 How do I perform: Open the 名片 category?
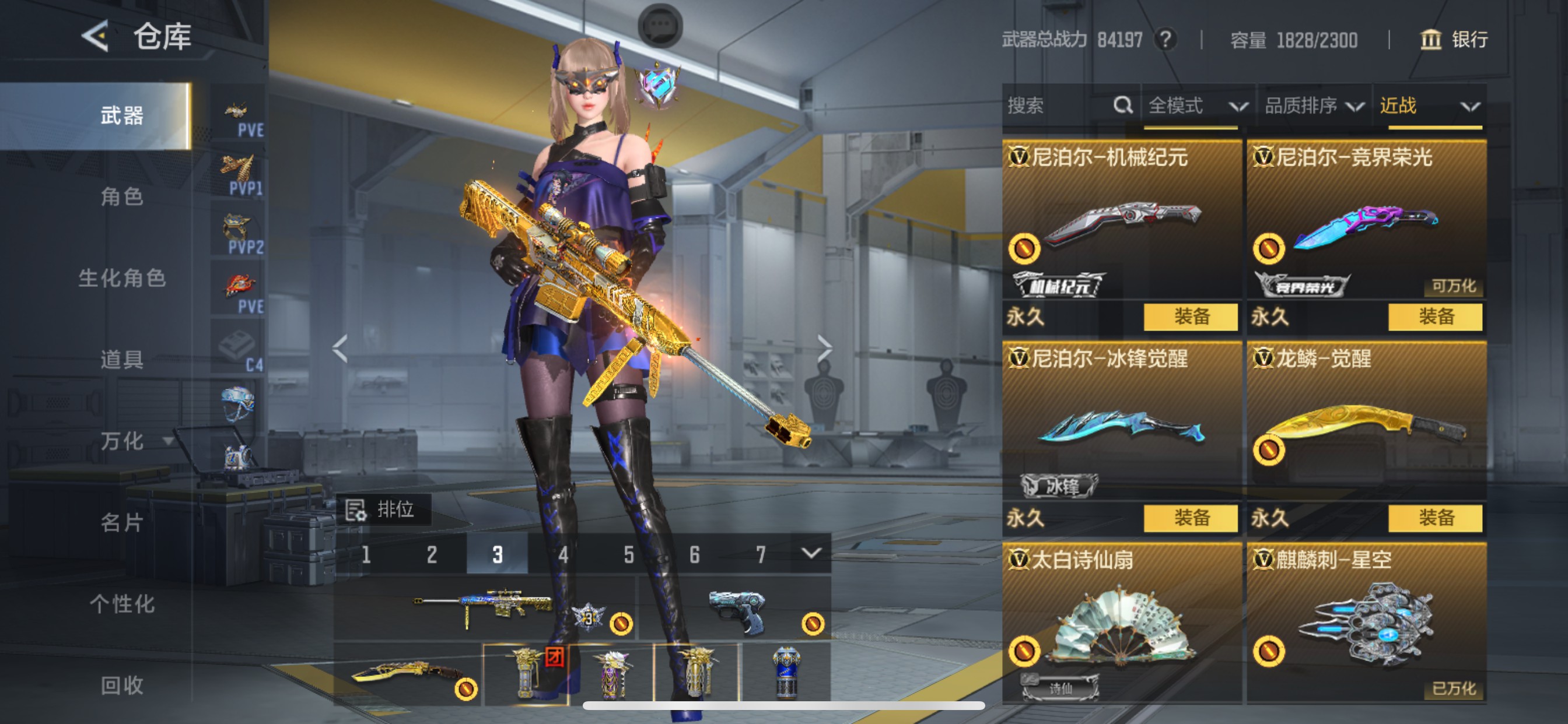click(122, 522)
